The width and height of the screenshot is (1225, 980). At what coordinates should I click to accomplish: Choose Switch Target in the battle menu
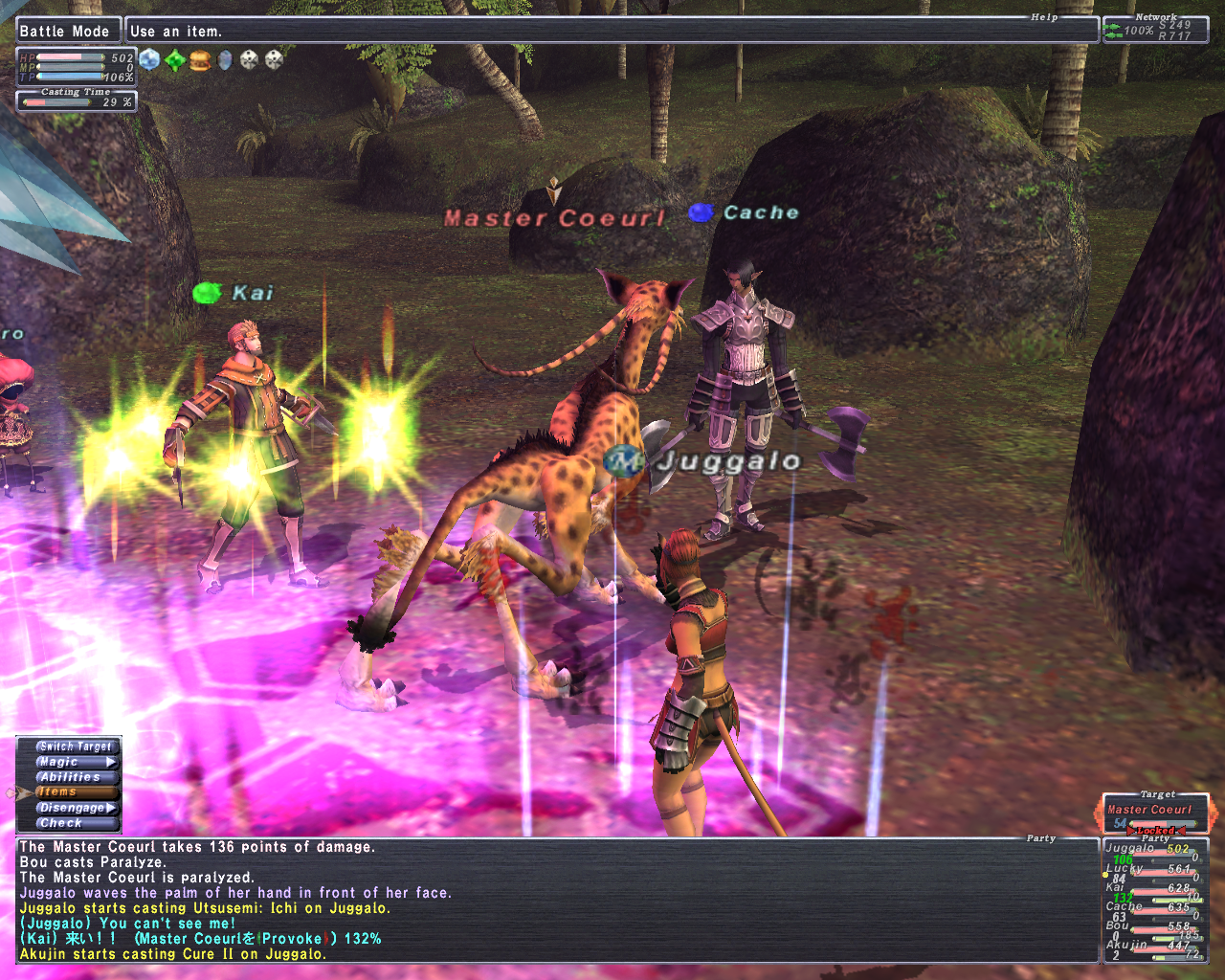(x=76, y=746)
